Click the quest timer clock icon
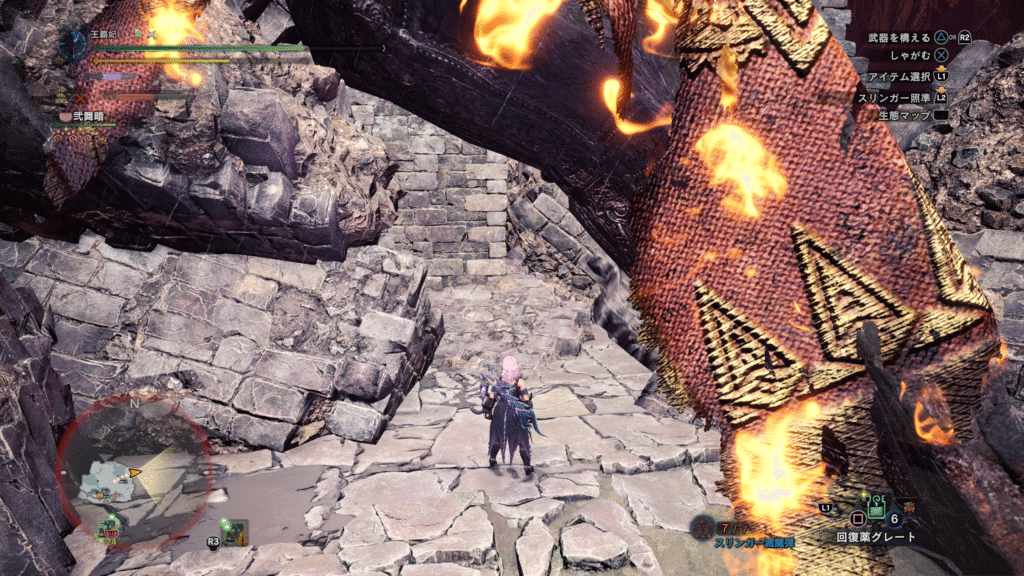 point(74,42)
